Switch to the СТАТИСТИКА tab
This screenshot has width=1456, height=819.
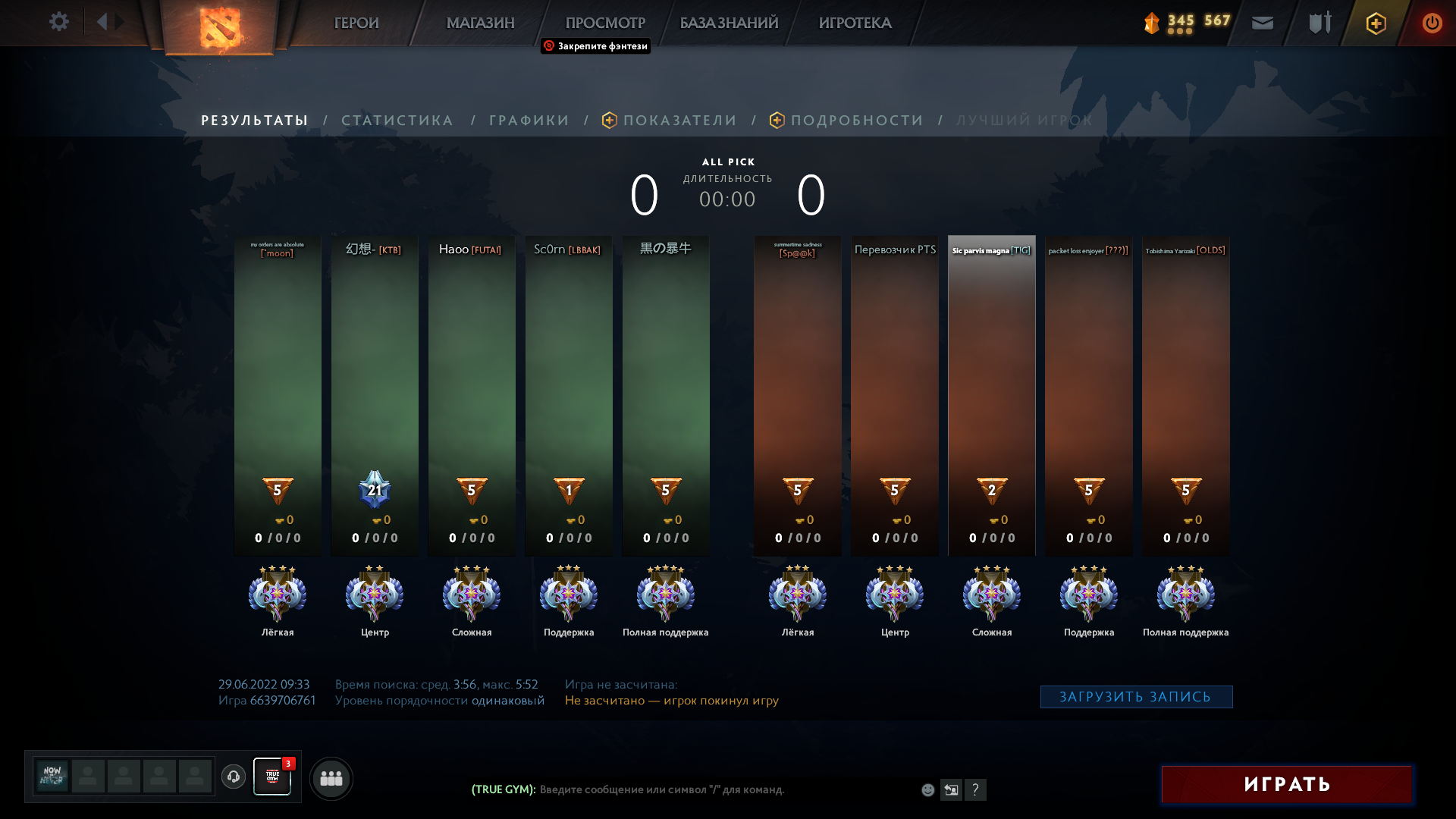(x=397, y=120)
